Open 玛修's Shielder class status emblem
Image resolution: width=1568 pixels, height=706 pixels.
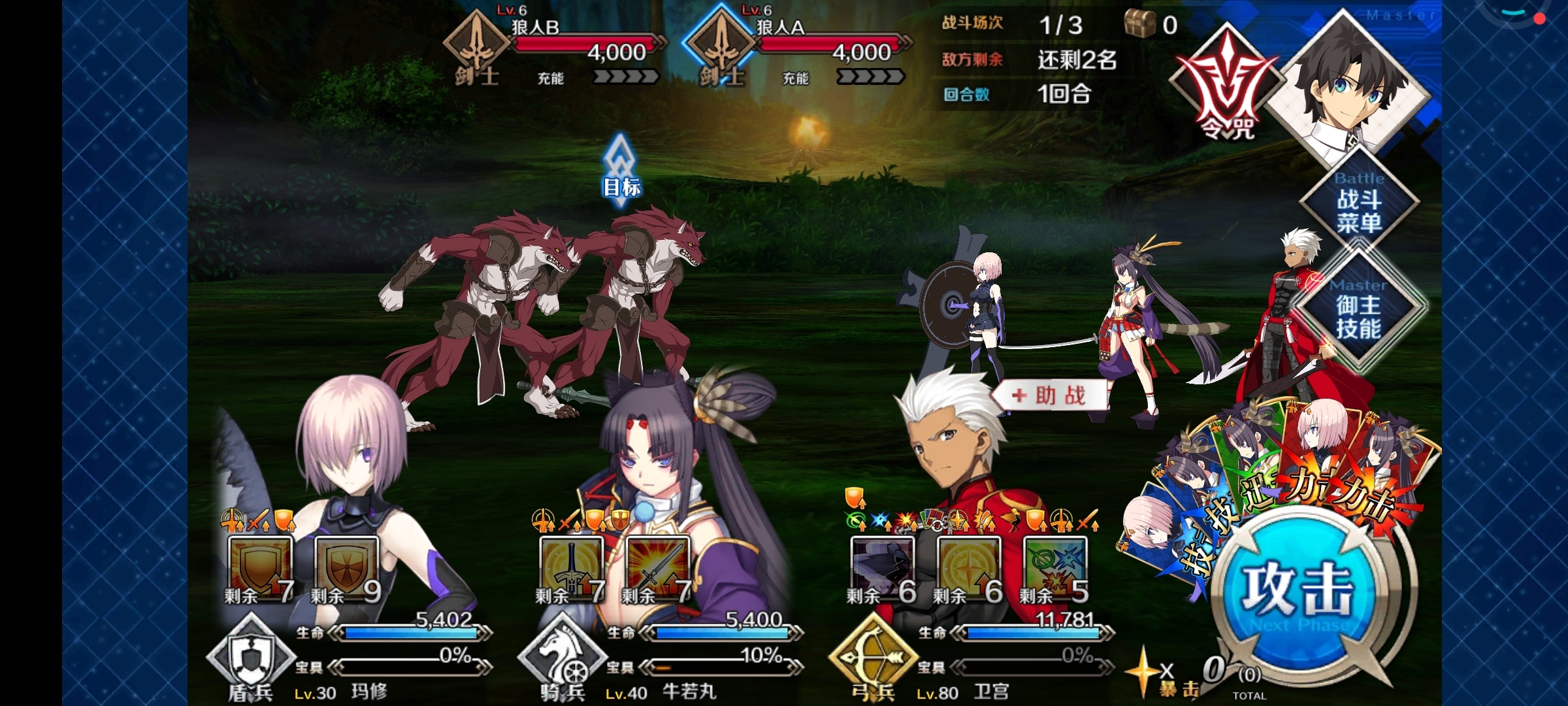click(x=250, y=657)
